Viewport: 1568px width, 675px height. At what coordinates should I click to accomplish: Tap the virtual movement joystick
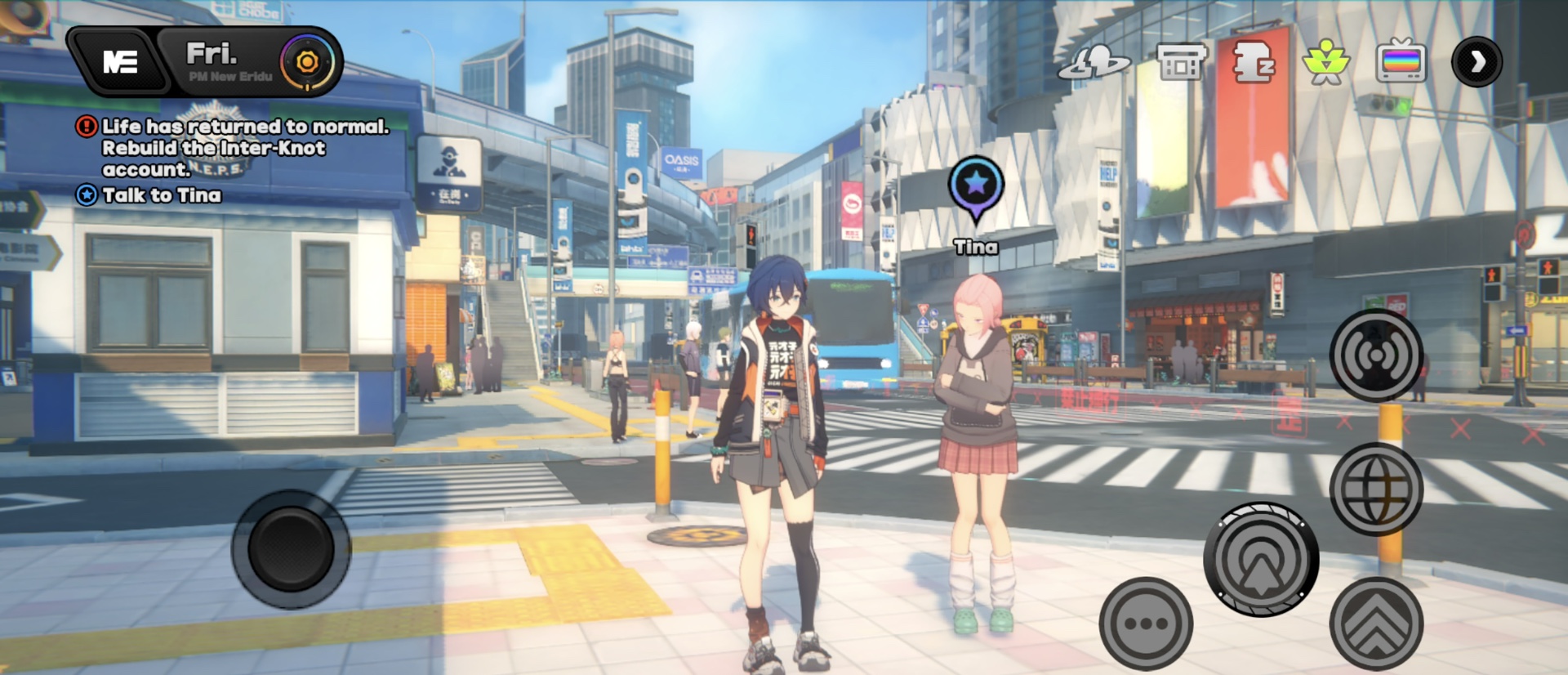pyautogui.click(x=291, y=548)
